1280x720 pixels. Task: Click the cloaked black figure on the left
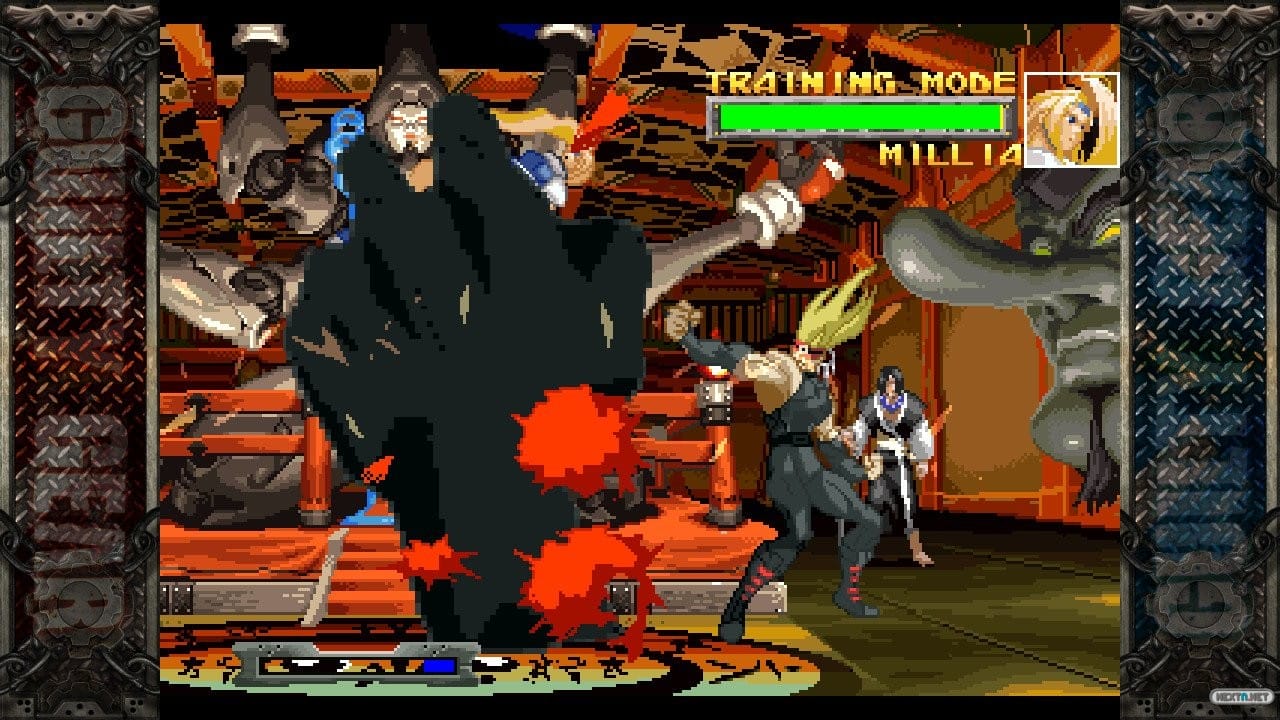[x=450, y=350]
